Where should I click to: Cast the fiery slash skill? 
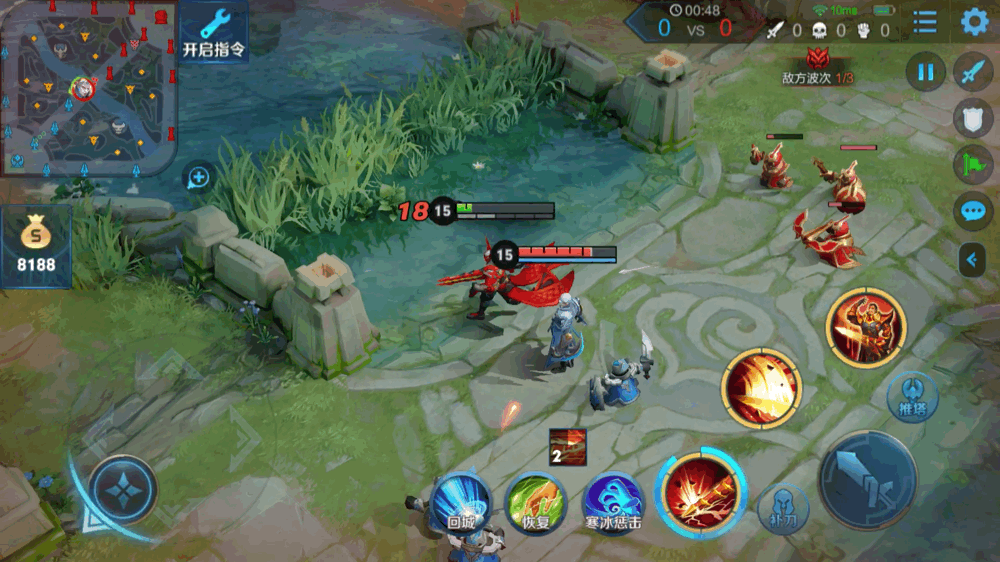pyautogui.click(x=762, y=389)
